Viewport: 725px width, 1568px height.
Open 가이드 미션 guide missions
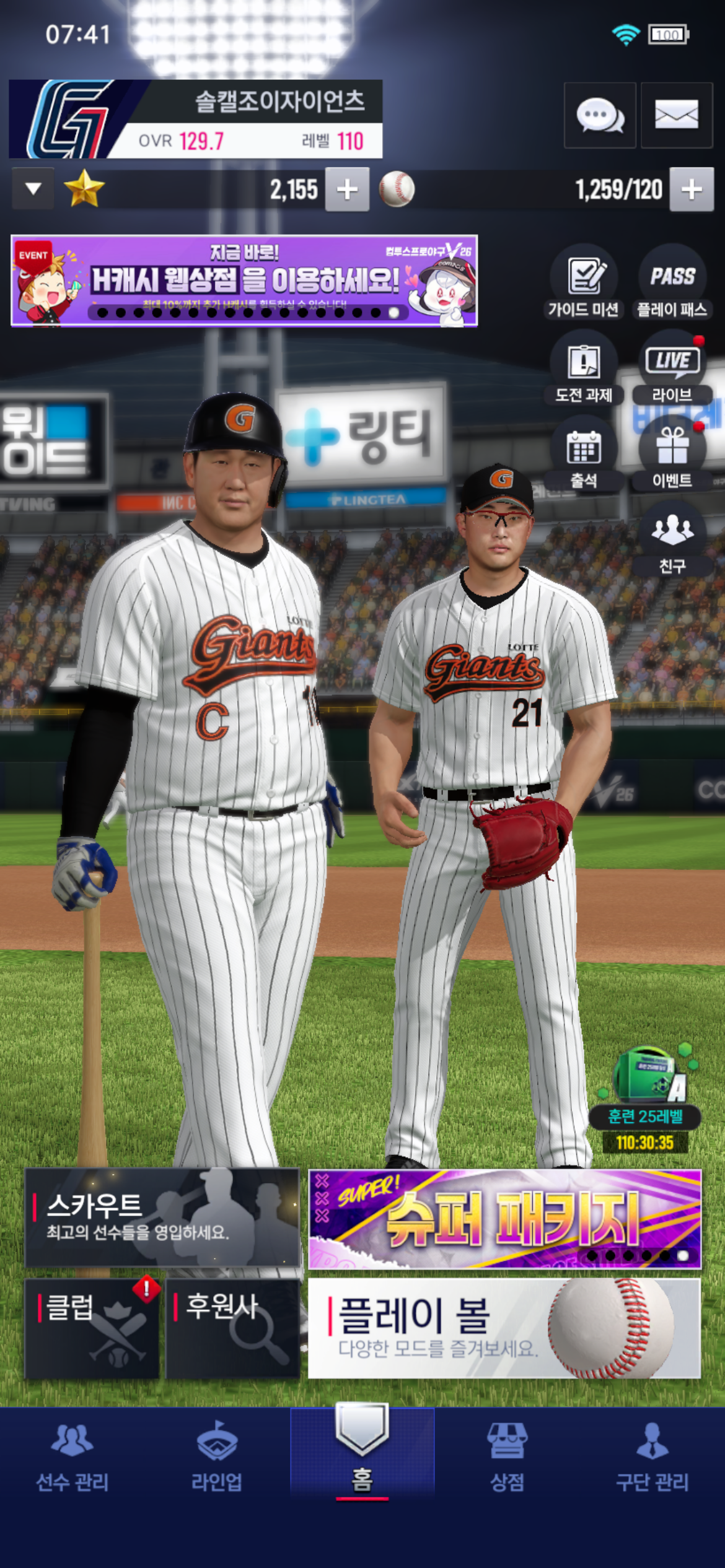584,284
